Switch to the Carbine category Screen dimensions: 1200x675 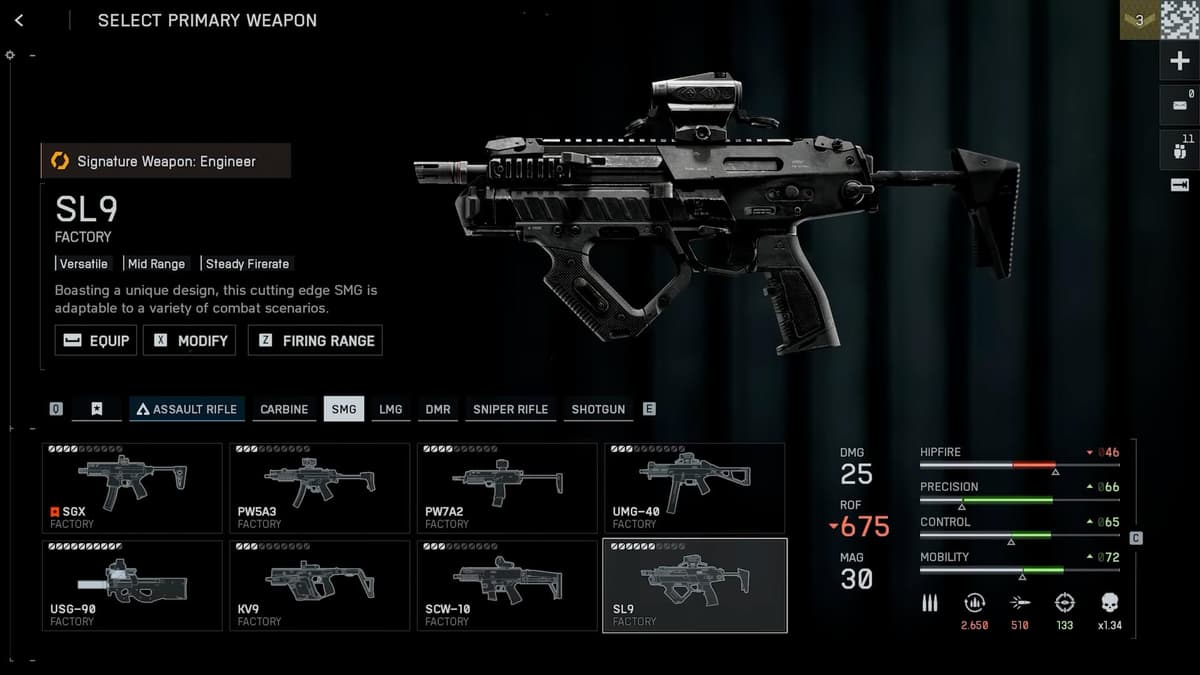tap(284, 409)
